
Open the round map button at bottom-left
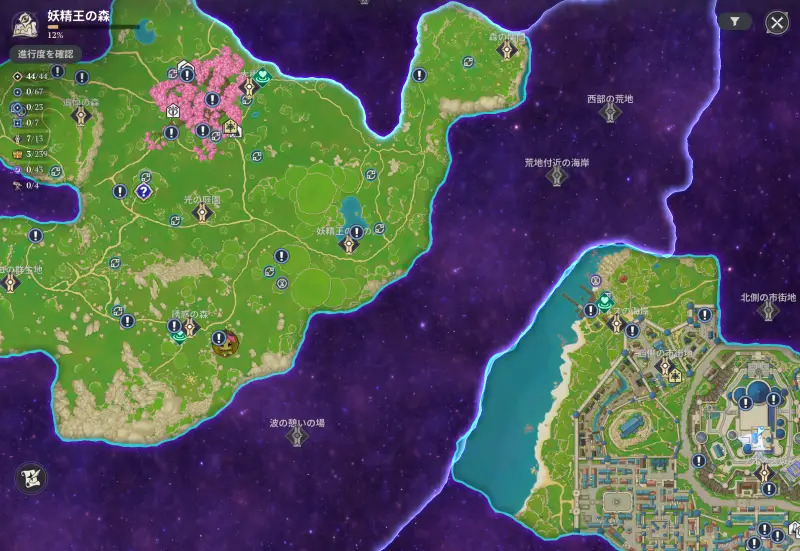click(31, 479)
